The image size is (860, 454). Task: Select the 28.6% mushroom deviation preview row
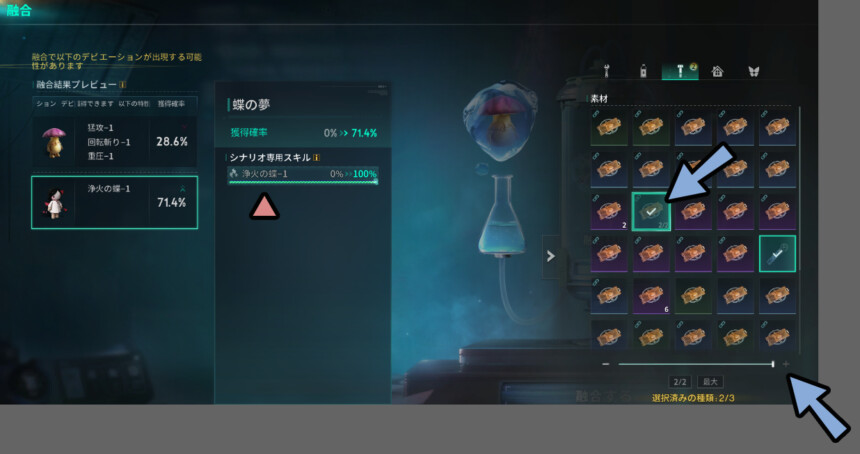tap(114, 142)
